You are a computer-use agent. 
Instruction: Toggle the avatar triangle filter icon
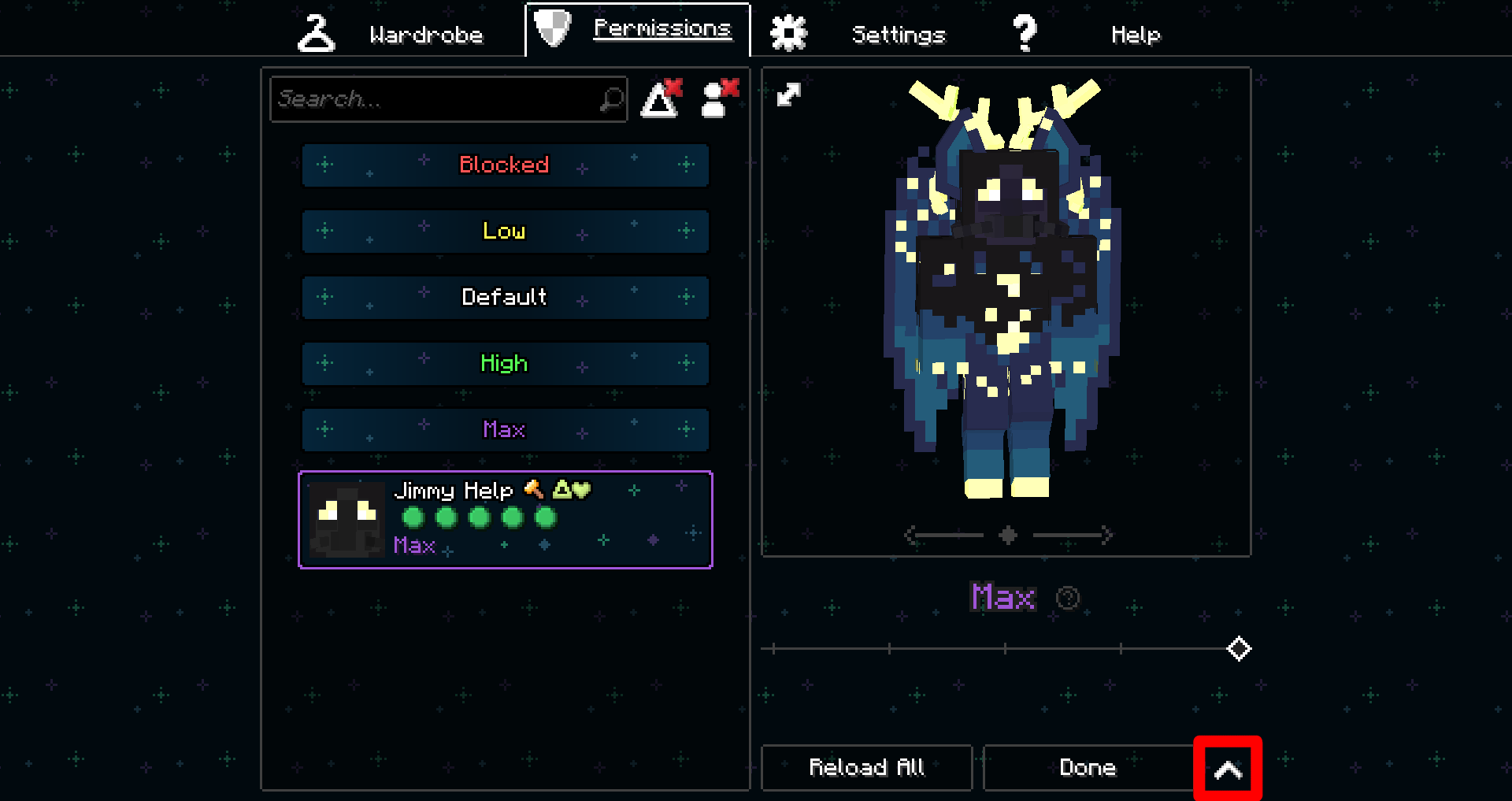[661, 99]
